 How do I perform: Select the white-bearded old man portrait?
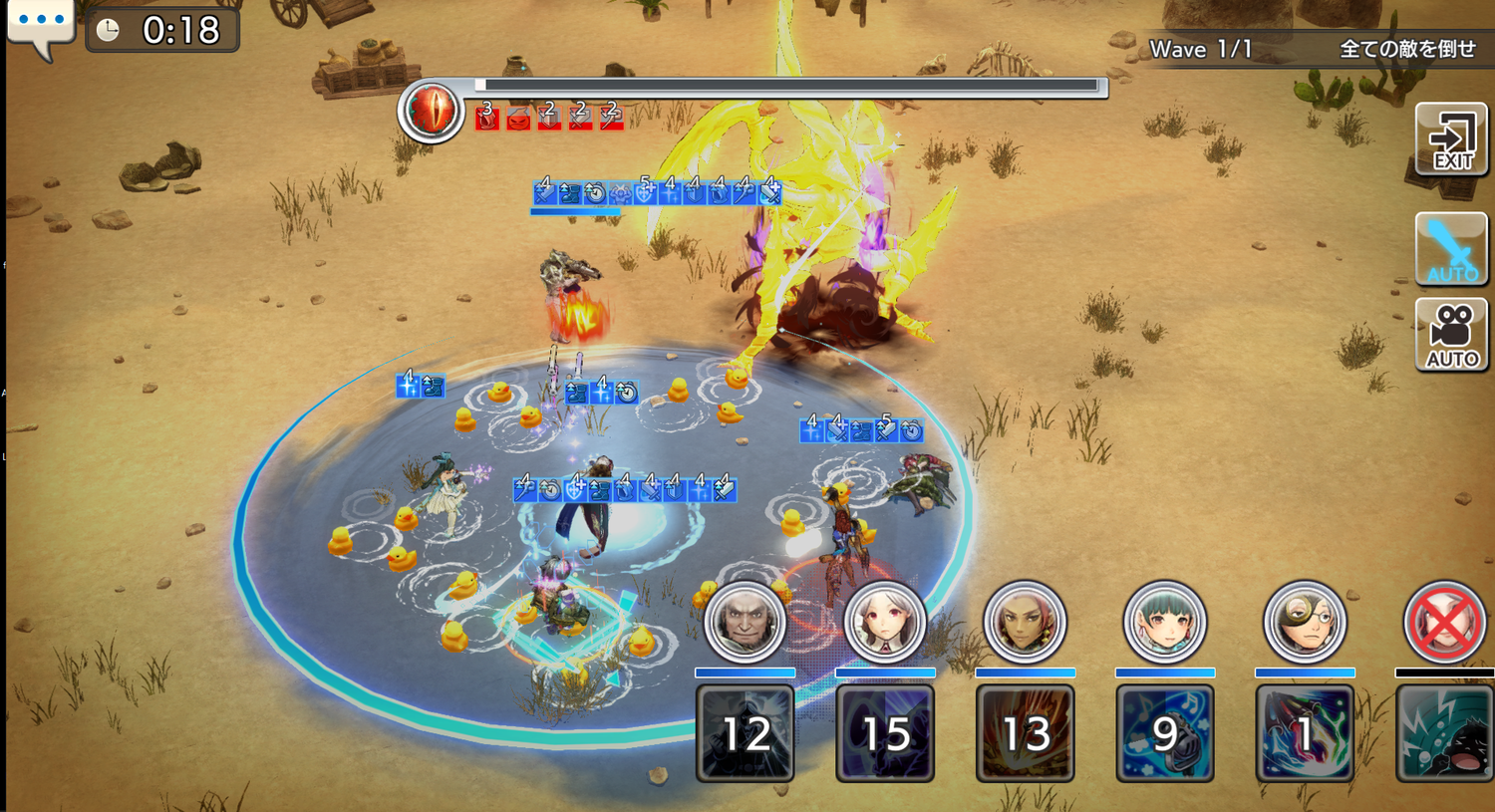pos(745,622)
